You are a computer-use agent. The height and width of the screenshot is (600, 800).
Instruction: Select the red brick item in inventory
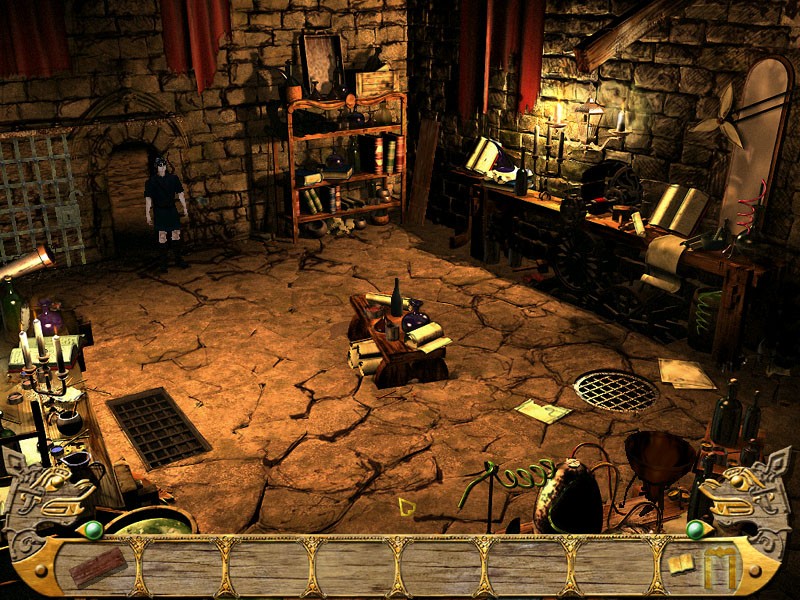pyautogui.click(x=97, y=567)
